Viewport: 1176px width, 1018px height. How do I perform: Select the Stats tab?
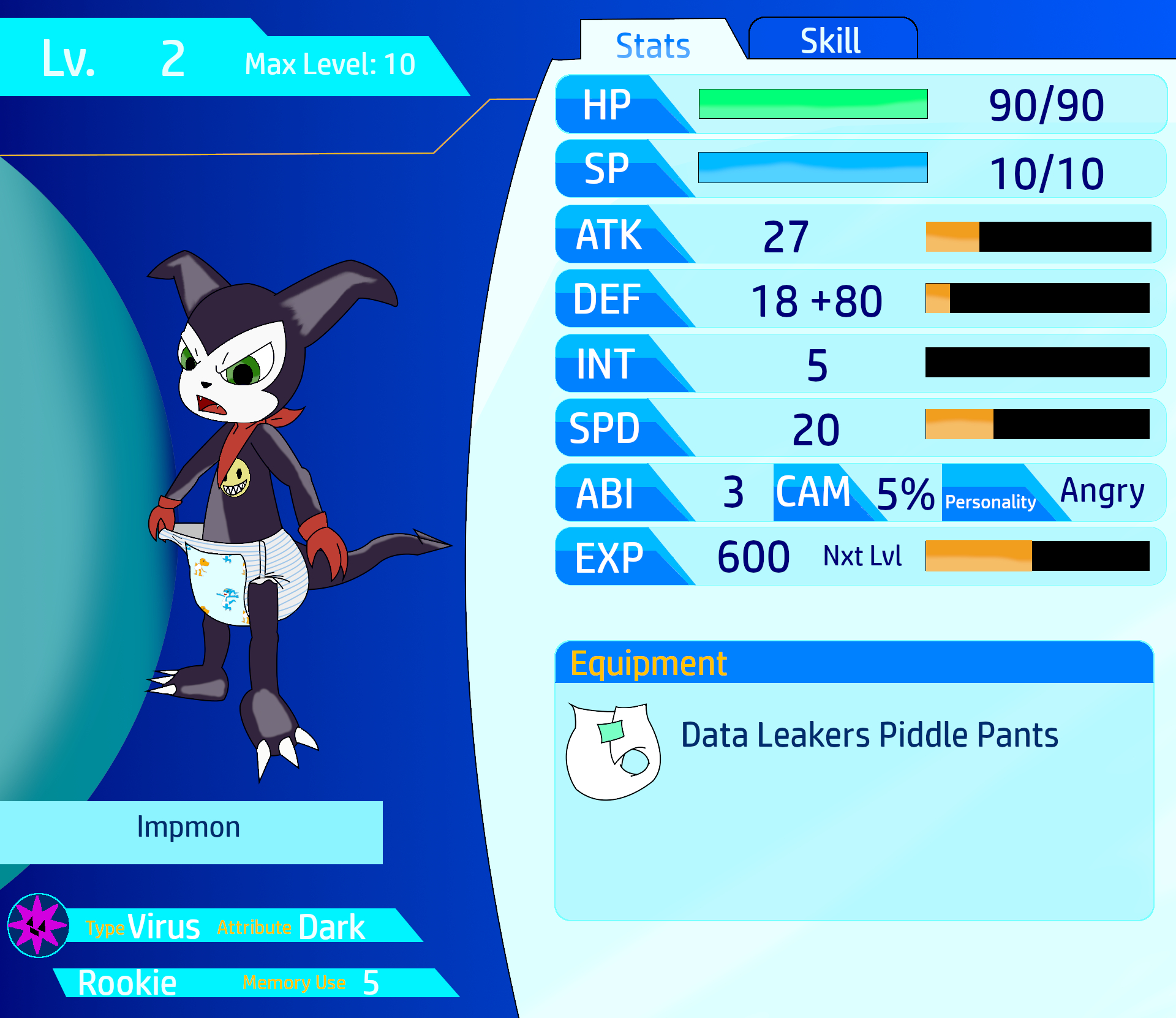coord(653,45)
